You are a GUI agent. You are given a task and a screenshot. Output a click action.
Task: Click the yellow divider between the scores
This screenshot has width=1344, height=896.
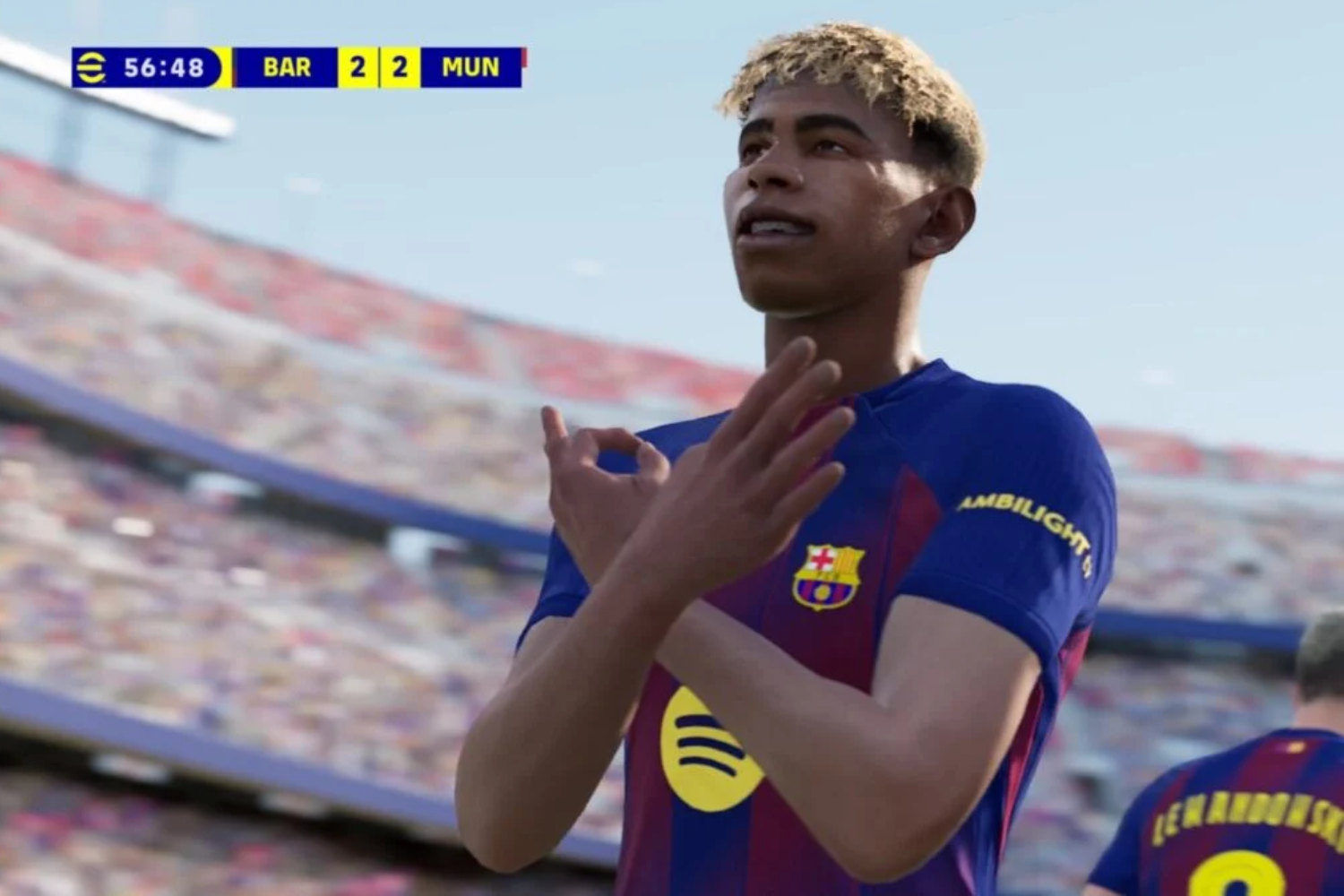pos(379,66)
